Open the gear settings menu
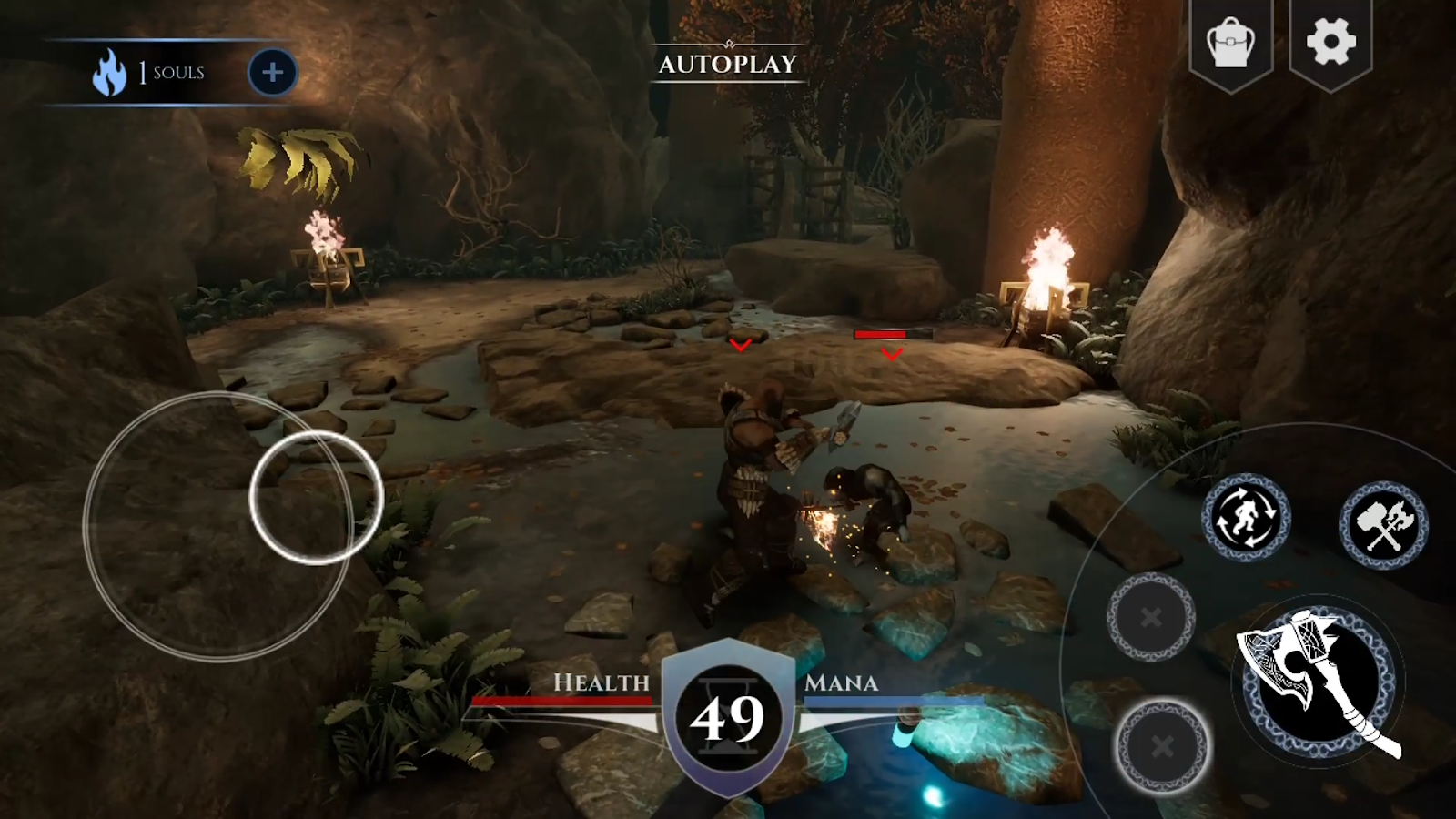Image resolution: width=1456 pixels, height=819 pixels. coord(1330,42)
